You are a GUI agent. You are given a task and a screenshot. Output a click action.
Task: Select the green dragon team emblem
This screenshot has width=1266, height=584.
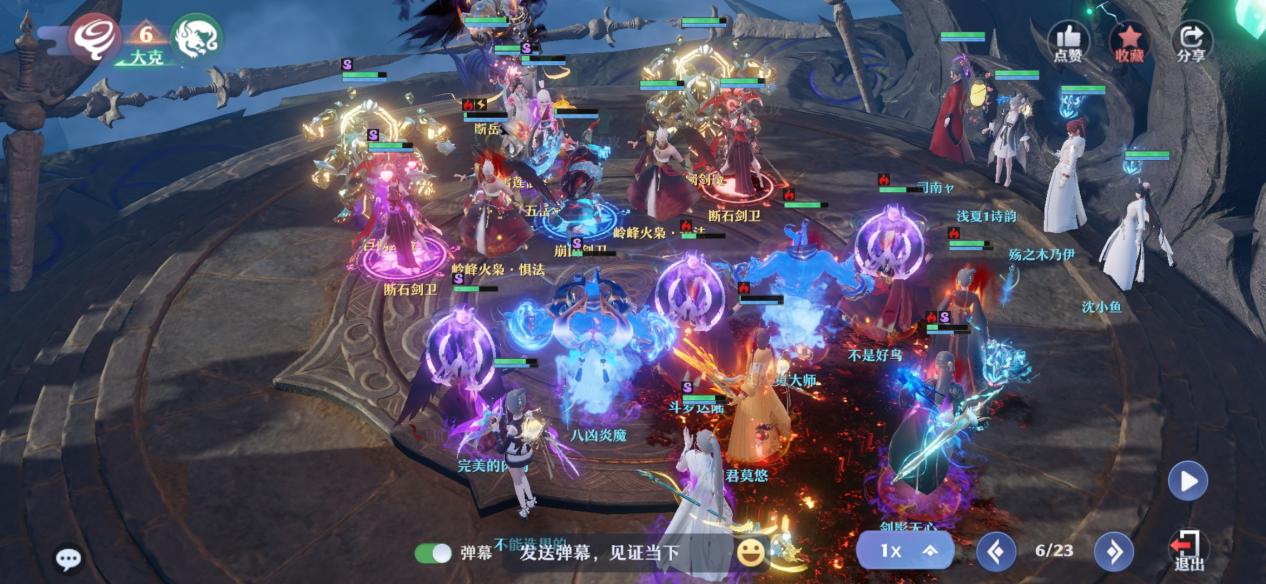(196, 38)
